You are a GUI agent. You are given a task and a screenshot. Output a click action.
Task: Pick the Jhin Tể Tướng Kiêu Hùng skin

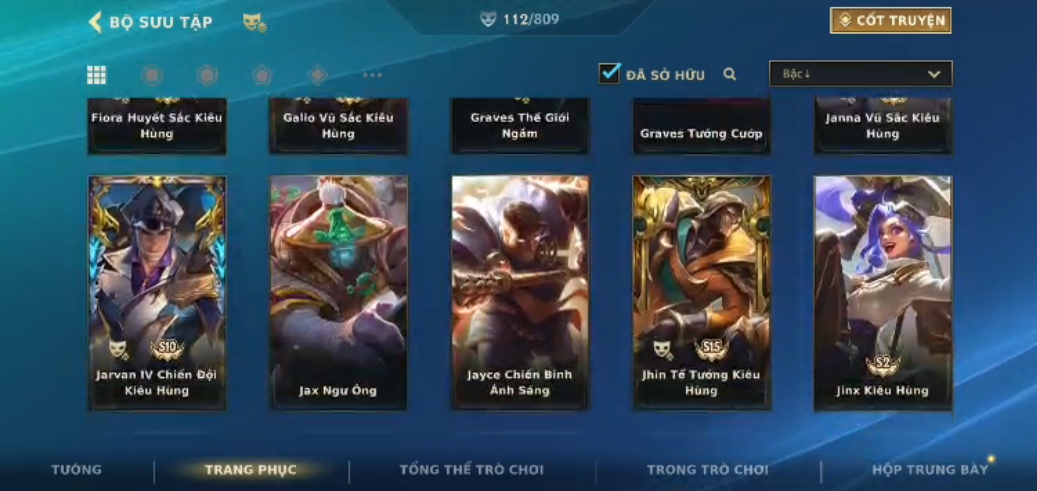[701, 292]
